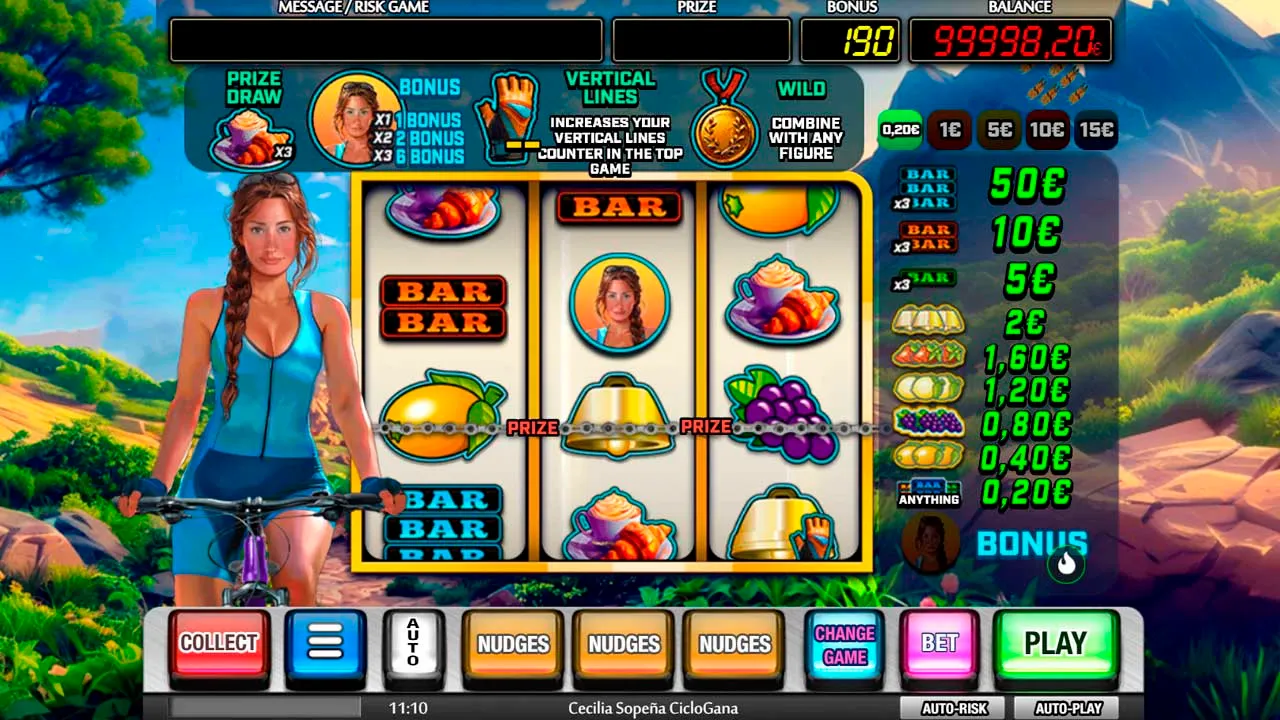The height and width of the screenshot is (720, 1280).
Task: Select the 0,20€ bet chip
Action: (901, 129)
